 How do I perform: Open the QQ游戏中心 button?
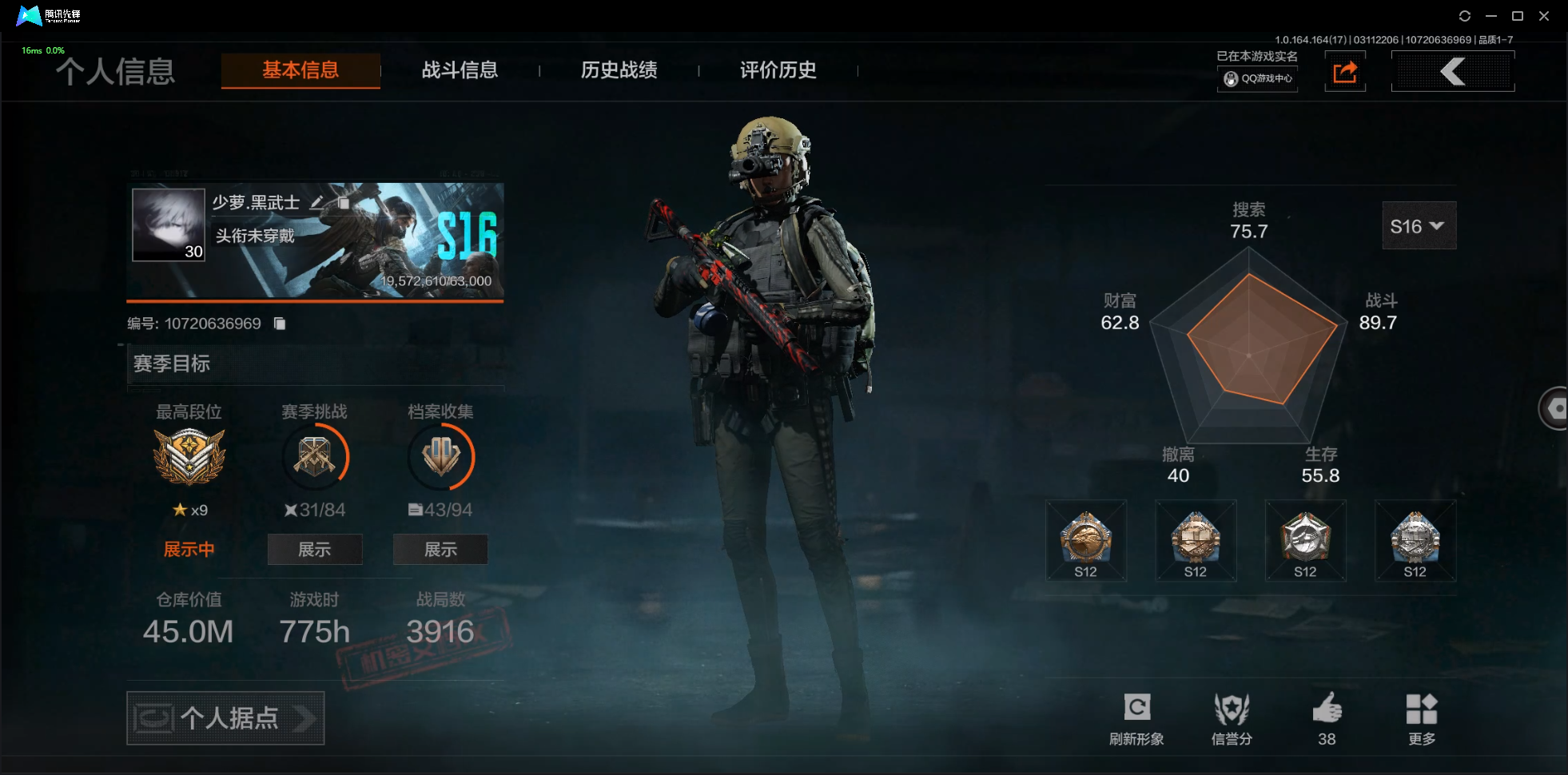[x=1257, y=78]
